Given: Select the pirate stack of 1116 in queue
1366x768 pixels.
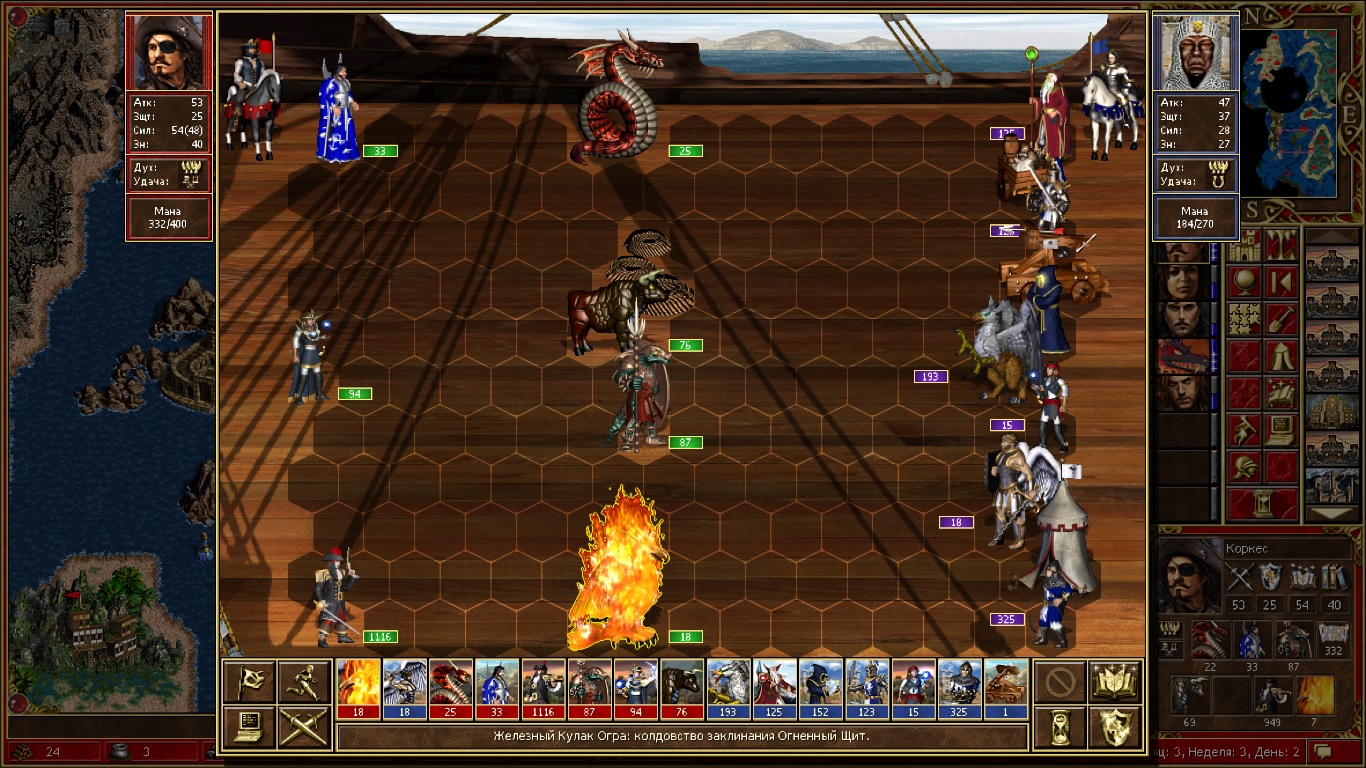Looking at the screenshot, I should click(543, 688).
